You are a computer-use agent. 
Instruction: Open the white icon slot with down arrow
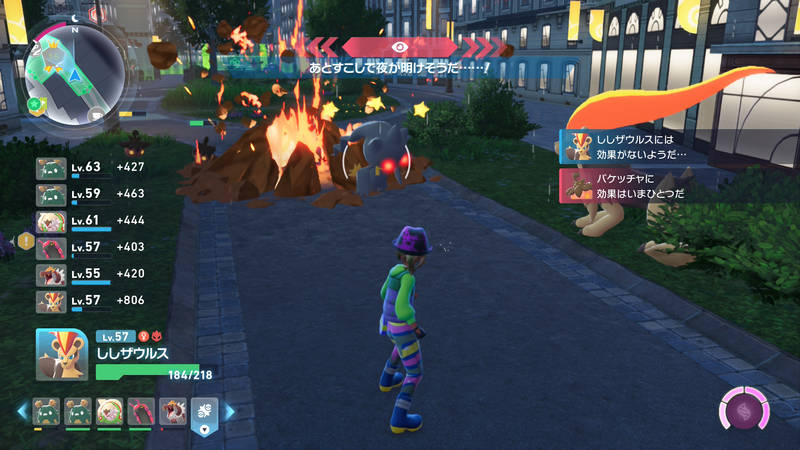pos(203,413)
